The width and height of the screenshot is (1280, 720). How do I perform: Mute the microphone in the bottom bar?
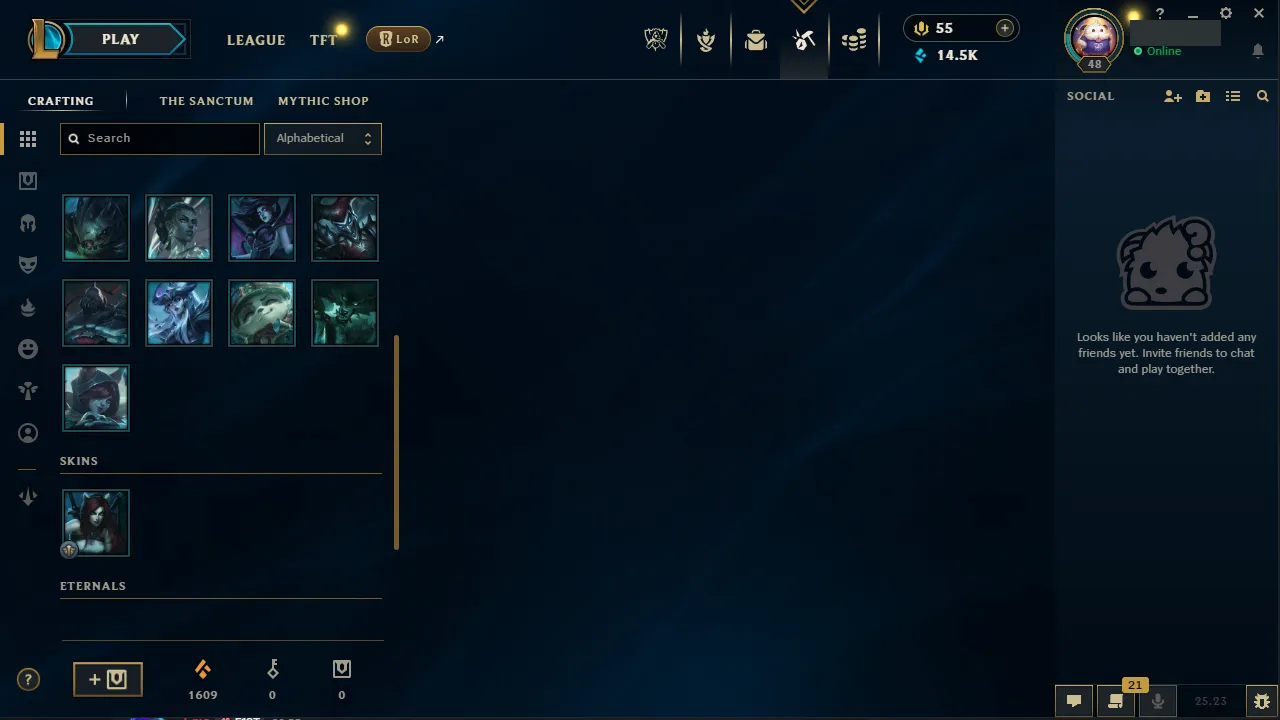click(1158, 700)
